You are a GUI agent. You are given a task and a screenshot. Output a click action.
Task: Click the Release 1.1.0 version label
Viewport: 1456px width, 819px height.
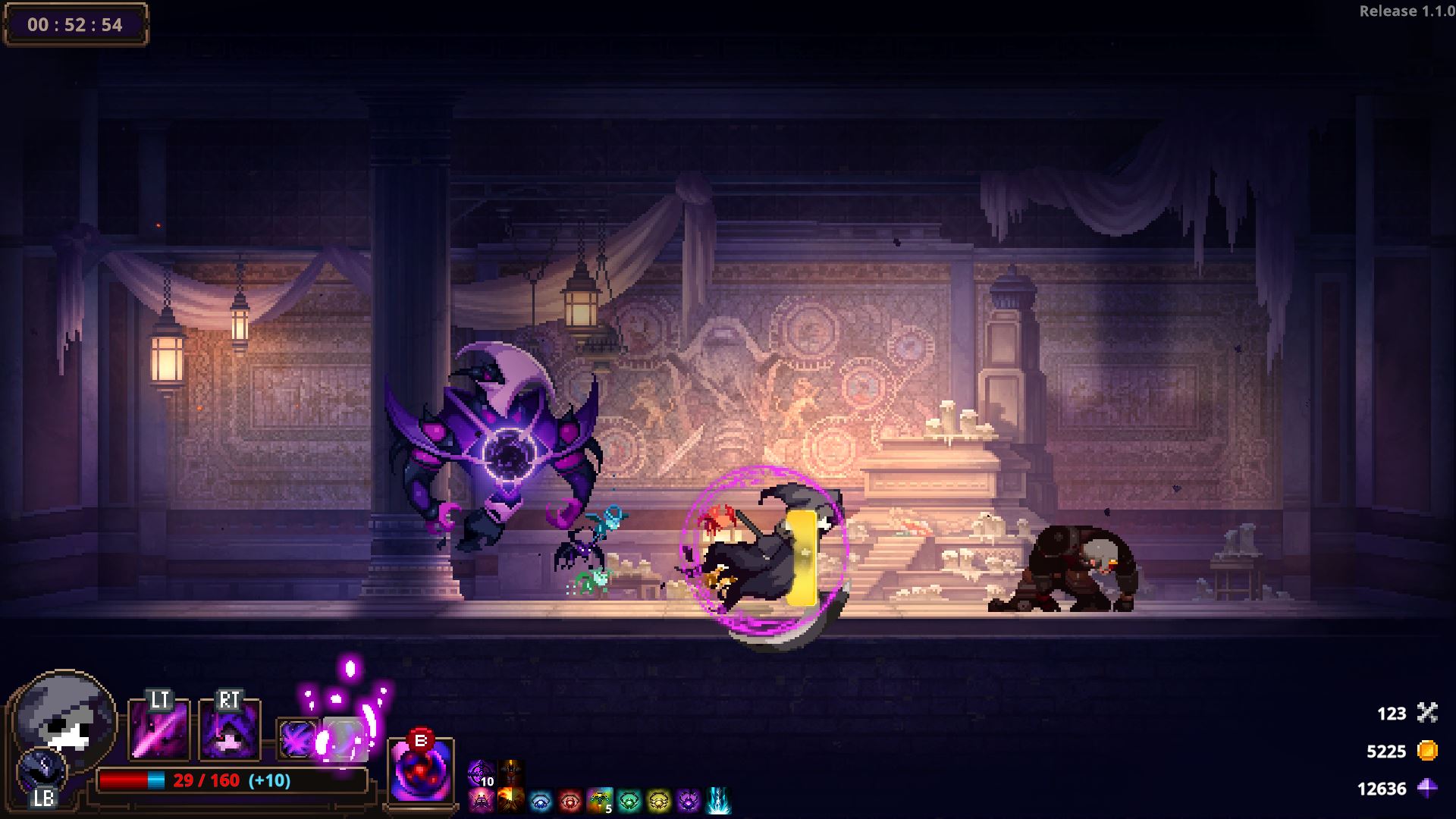click(1407, 11)
